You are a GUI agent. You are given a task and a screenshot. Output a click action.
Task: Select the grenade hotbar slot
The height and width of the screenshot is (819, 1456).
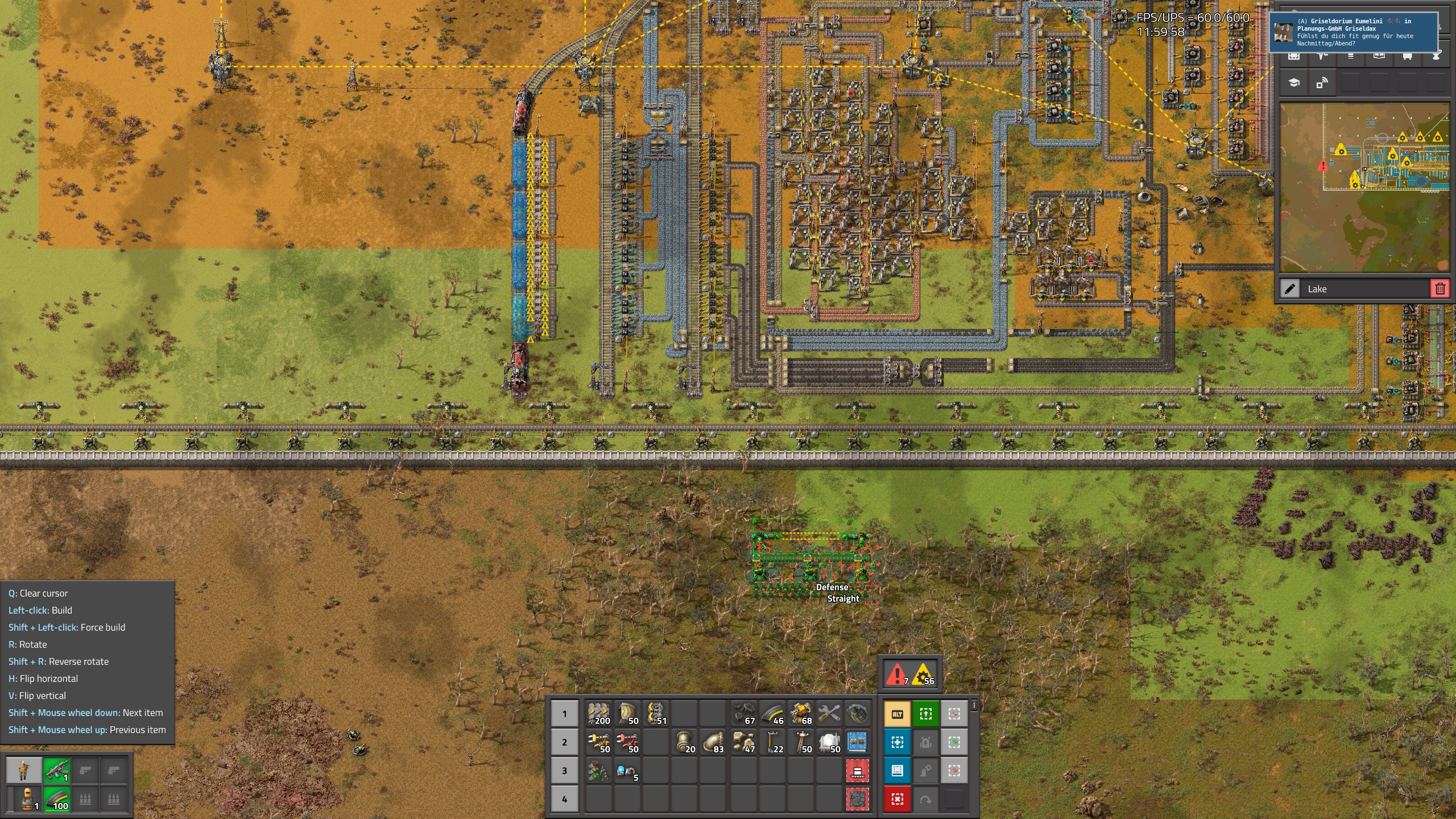point(857,713)
